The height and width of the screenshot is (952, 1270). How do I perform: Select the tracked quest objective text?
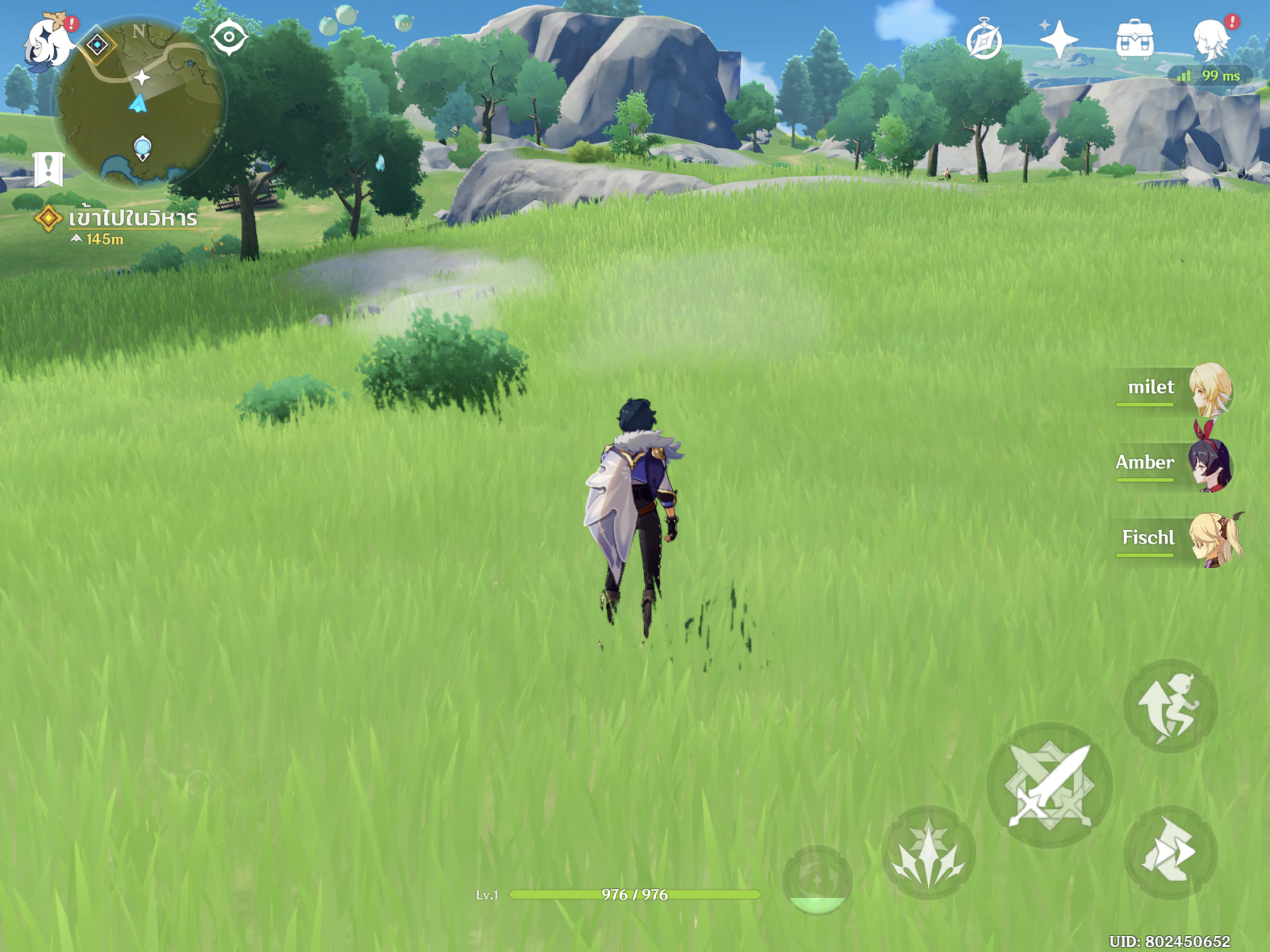(x=132, y=218)
